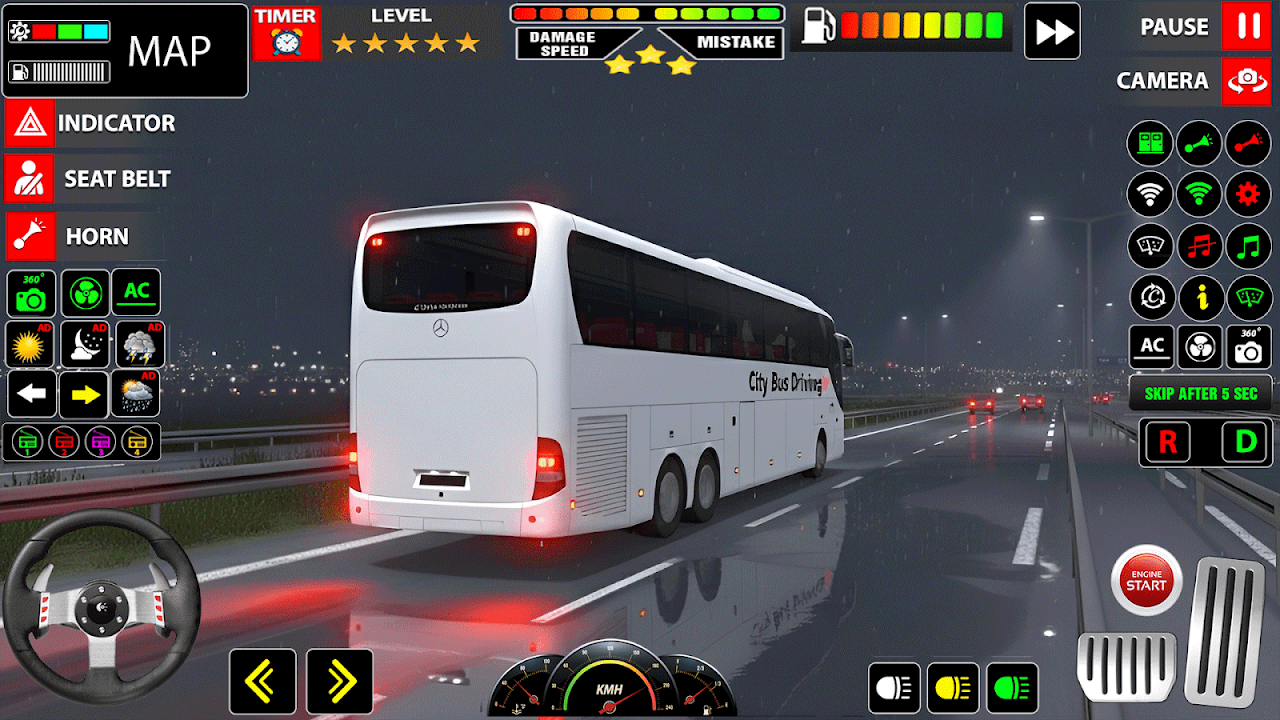1280x720 pixels.
Task: Shift into R reverse gear
Action: click(x=1169, y=442)
